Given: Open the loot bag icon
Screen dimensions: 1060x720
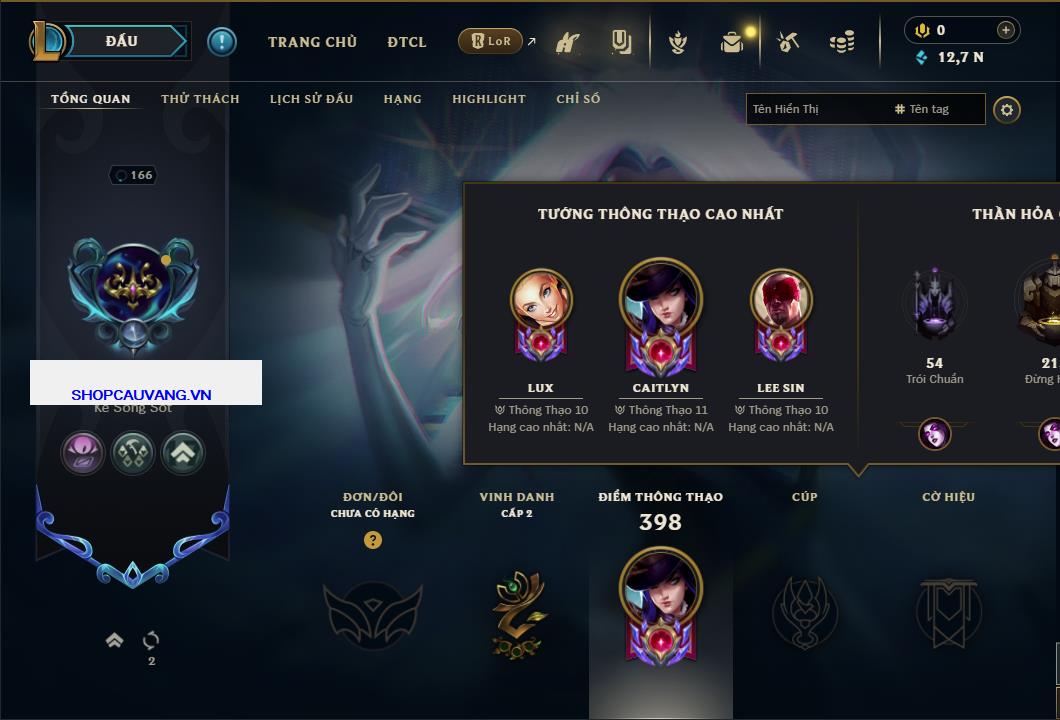Looking at the screenshot, I should [732, 42].
